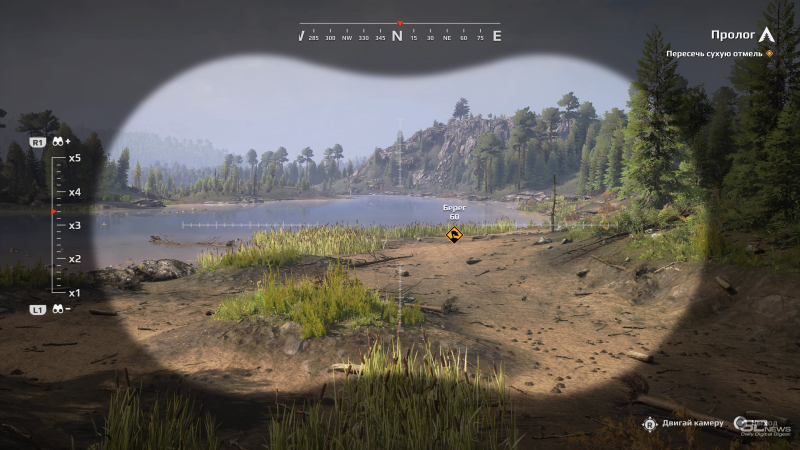Select the Пересечь сухую отмель objective

(716, 53)
